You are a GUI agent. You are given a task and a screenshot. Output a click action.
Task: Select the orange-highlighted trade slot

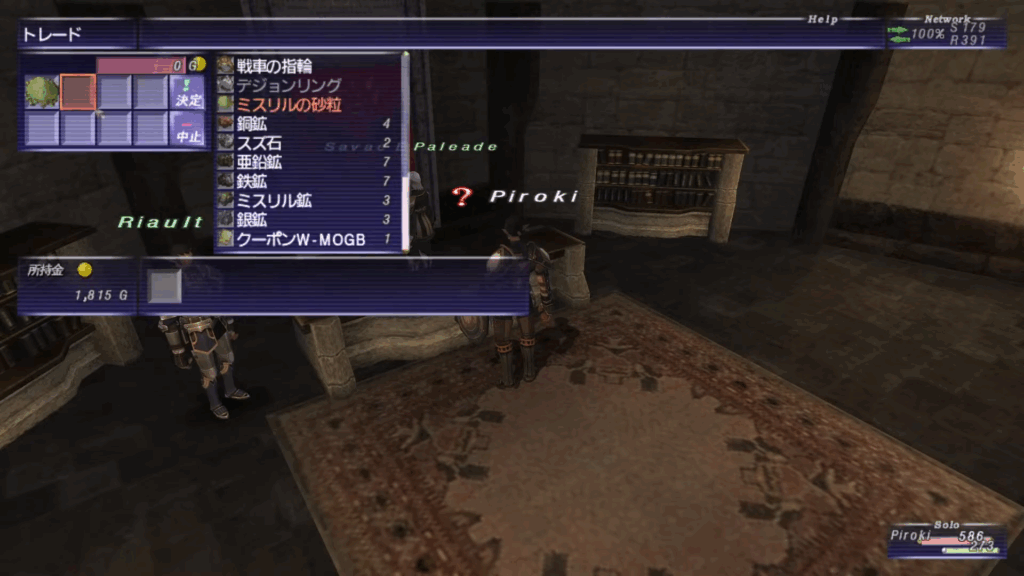coord(78,92)
